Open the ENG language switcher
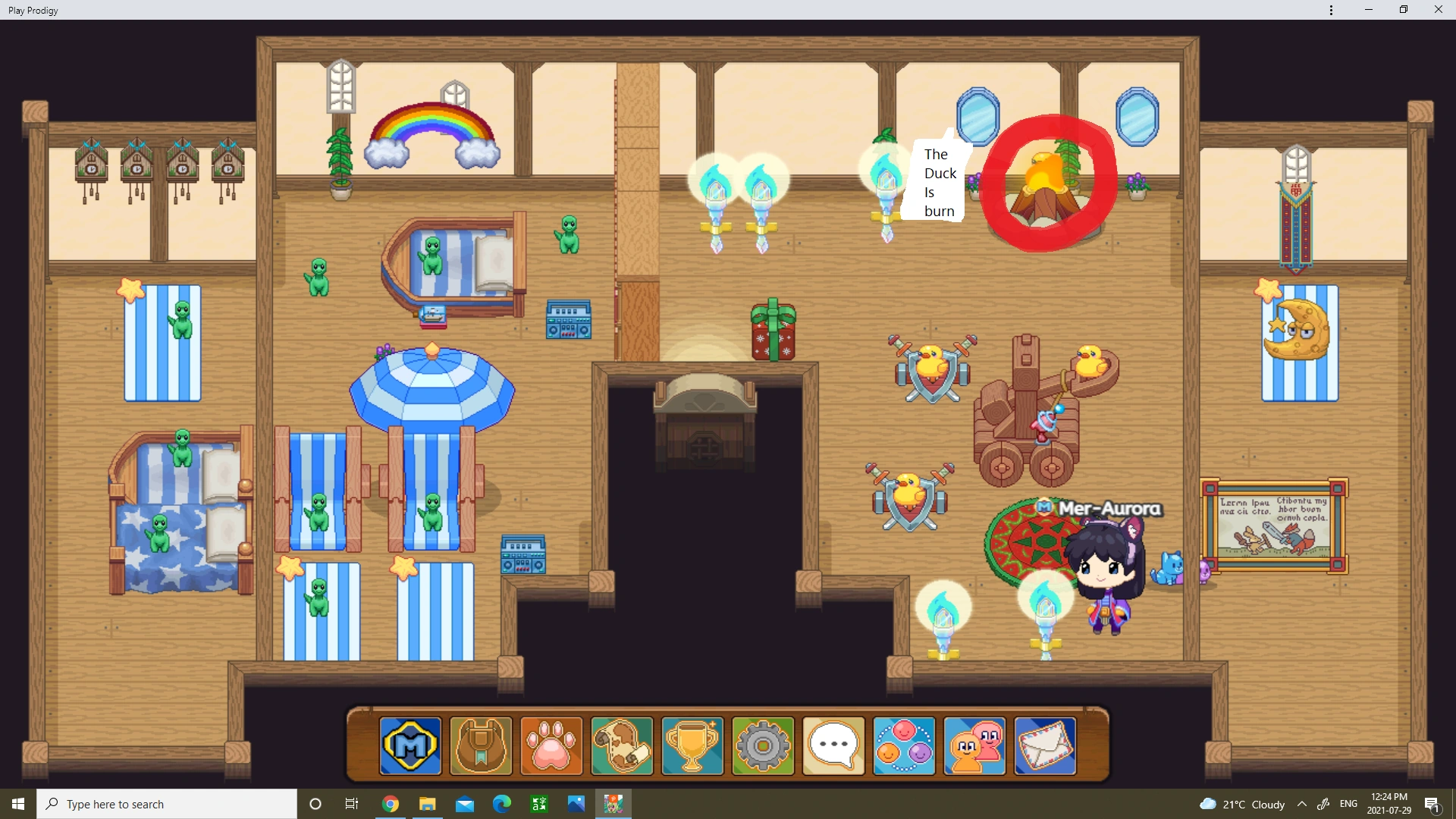 click(x=1349, y=804)
